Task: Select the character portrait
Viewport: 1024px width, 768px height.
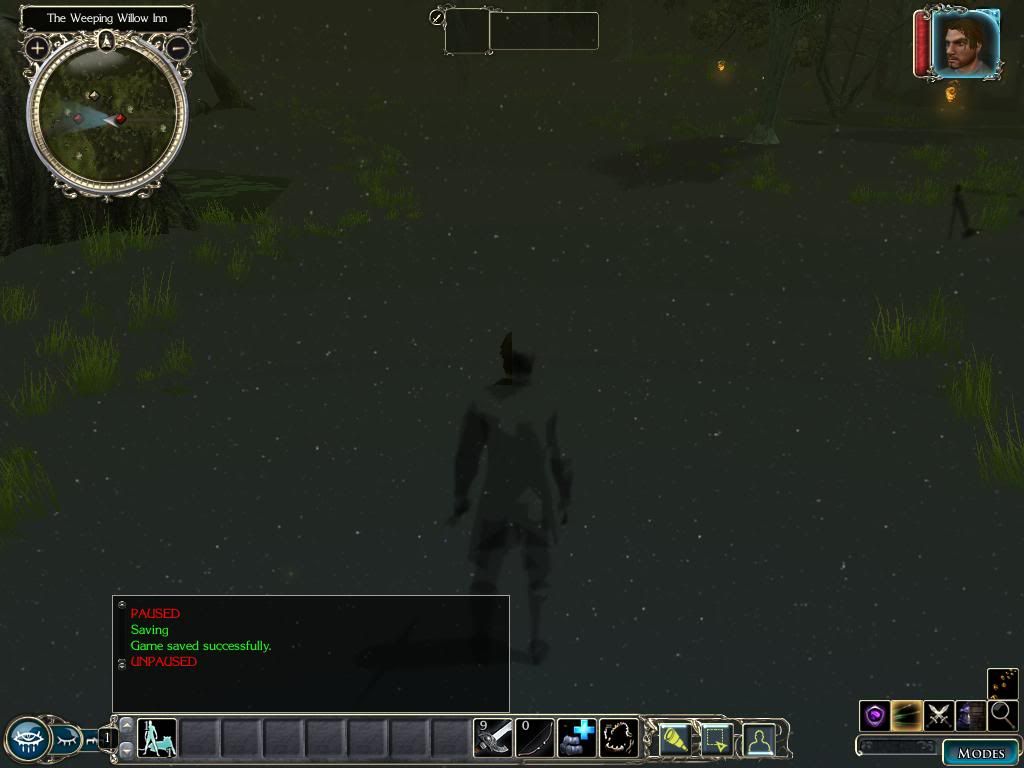Action: click(964, 44)
